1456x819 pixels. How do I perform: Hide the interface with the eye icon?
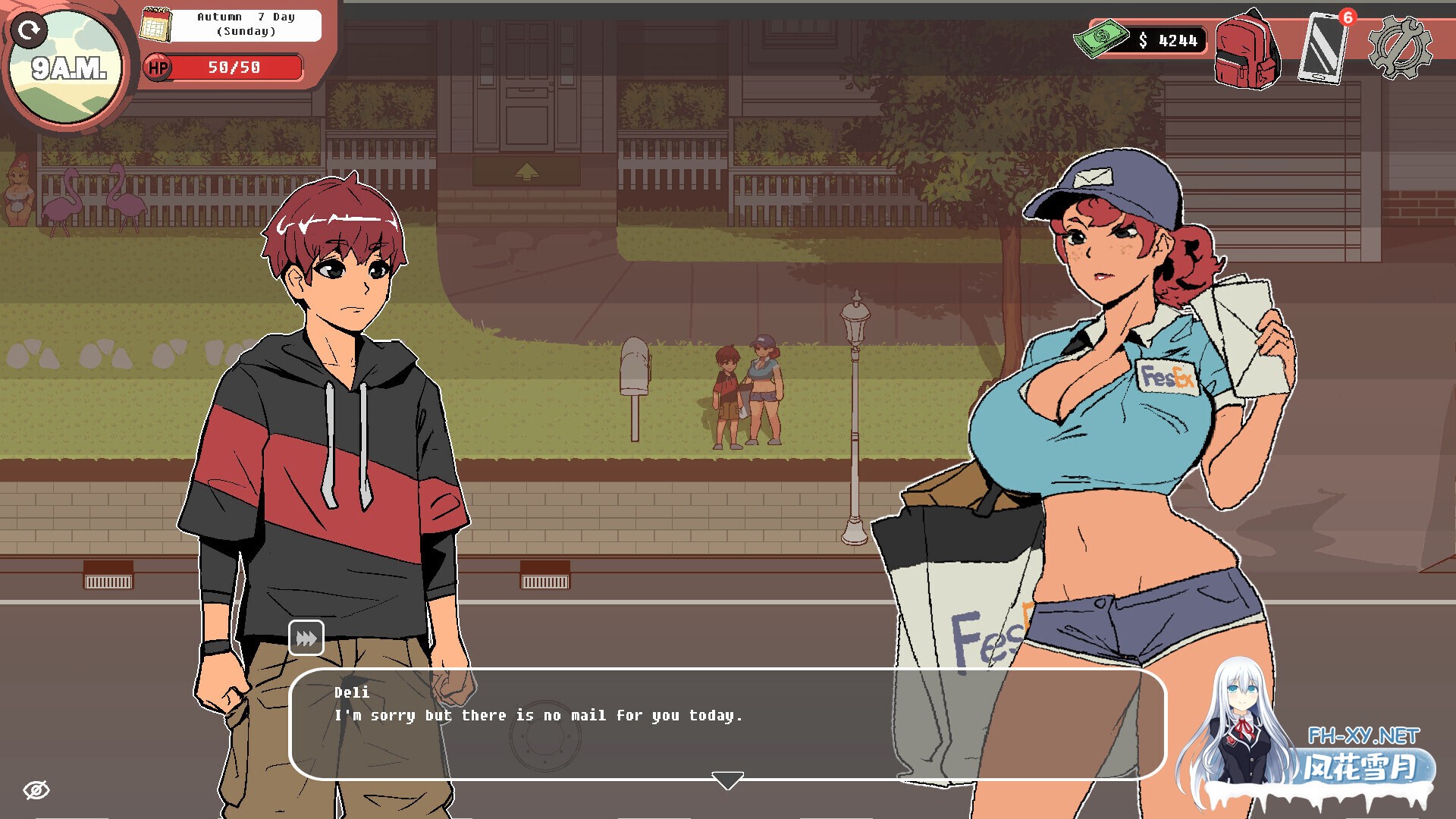(x=36, y=790)
